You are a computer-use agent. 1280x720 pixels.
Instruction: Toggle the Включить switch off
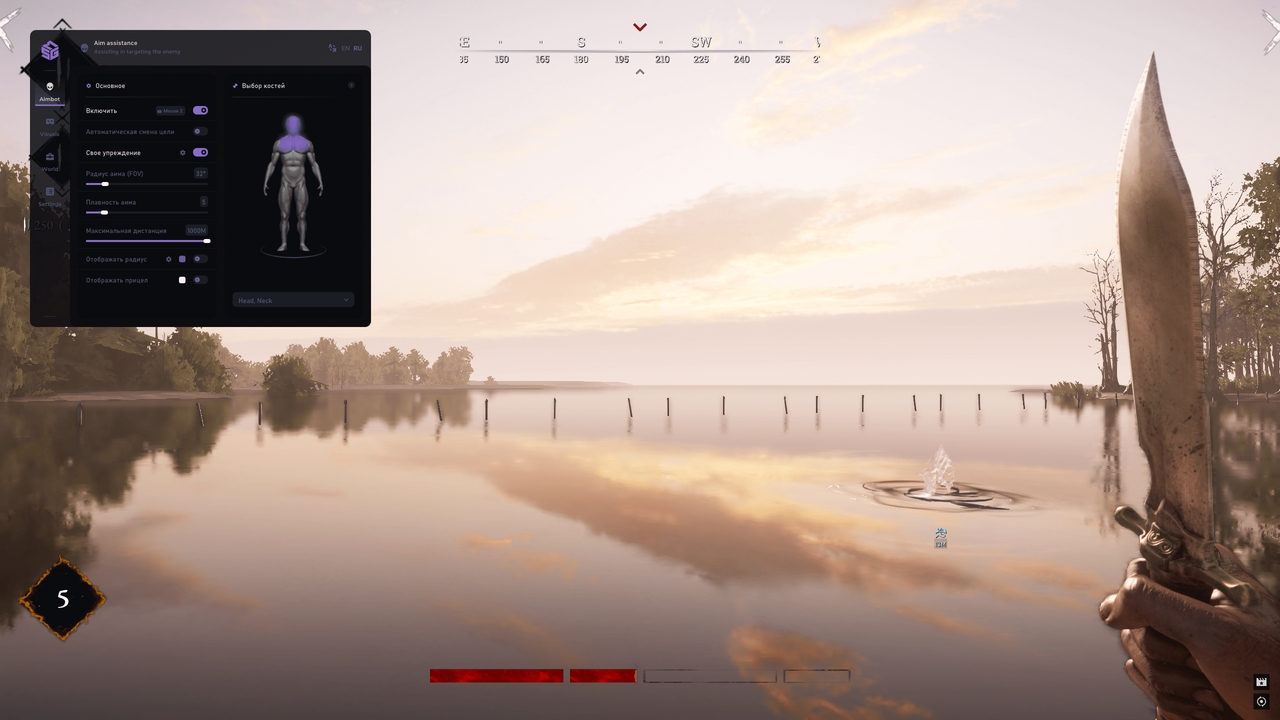tap(200, 110)
